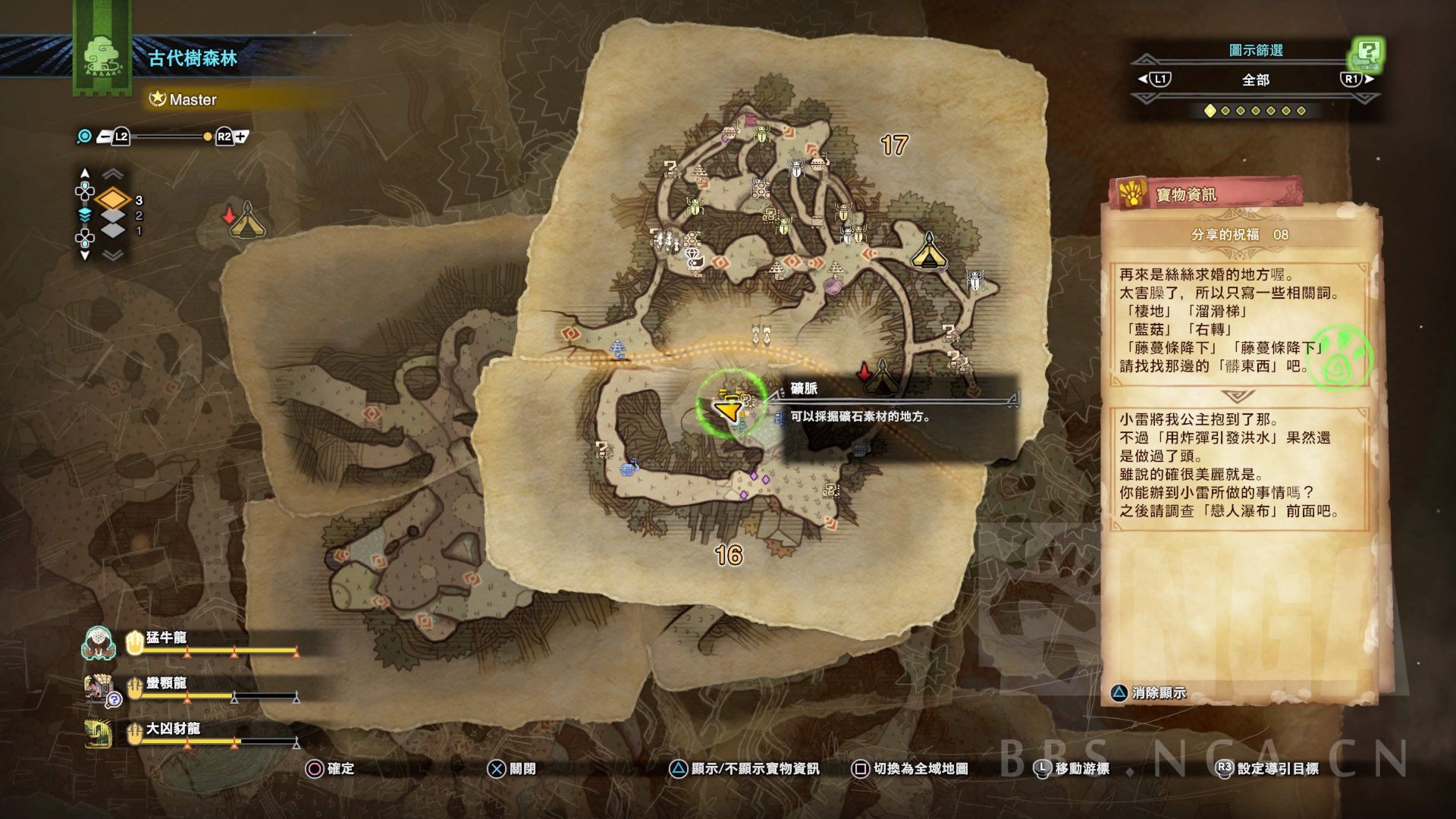Click the 全部 icon filter label
This screenshot has width=1456, height=819.
click(1255, 80)
